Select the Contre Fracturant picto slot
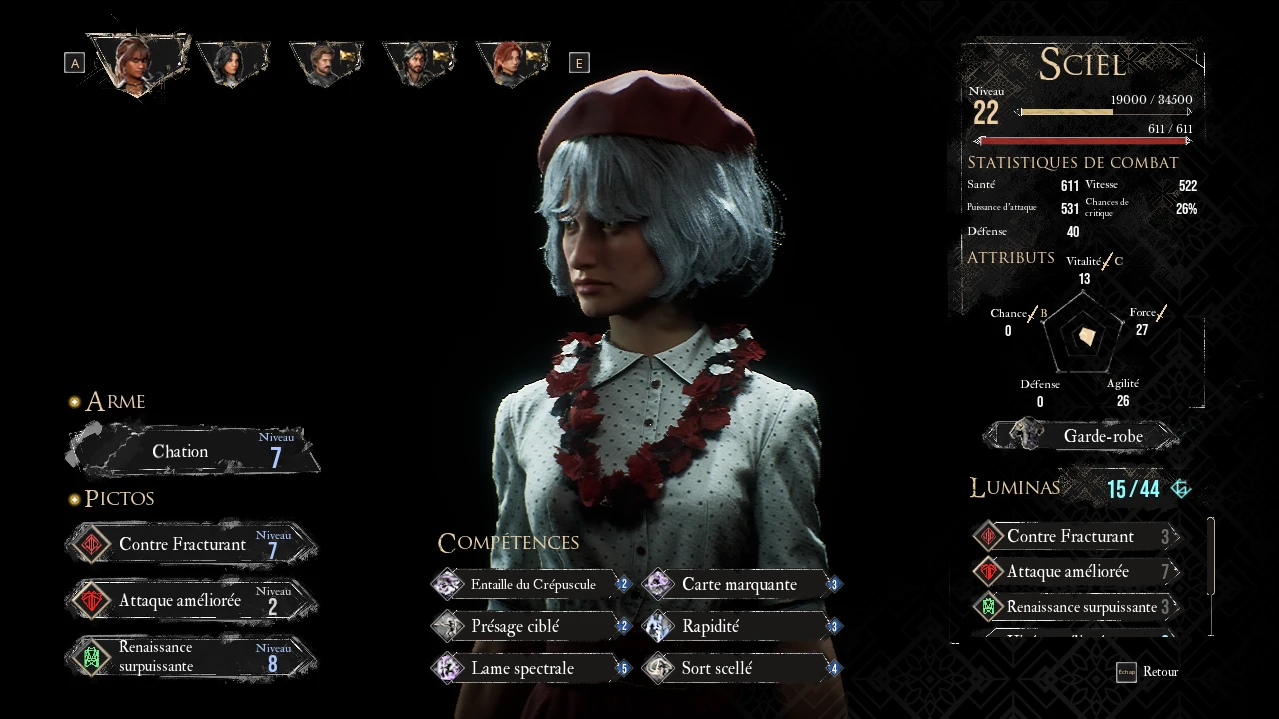This screenshot has height=719, width=1279. [x=192, y=545]
